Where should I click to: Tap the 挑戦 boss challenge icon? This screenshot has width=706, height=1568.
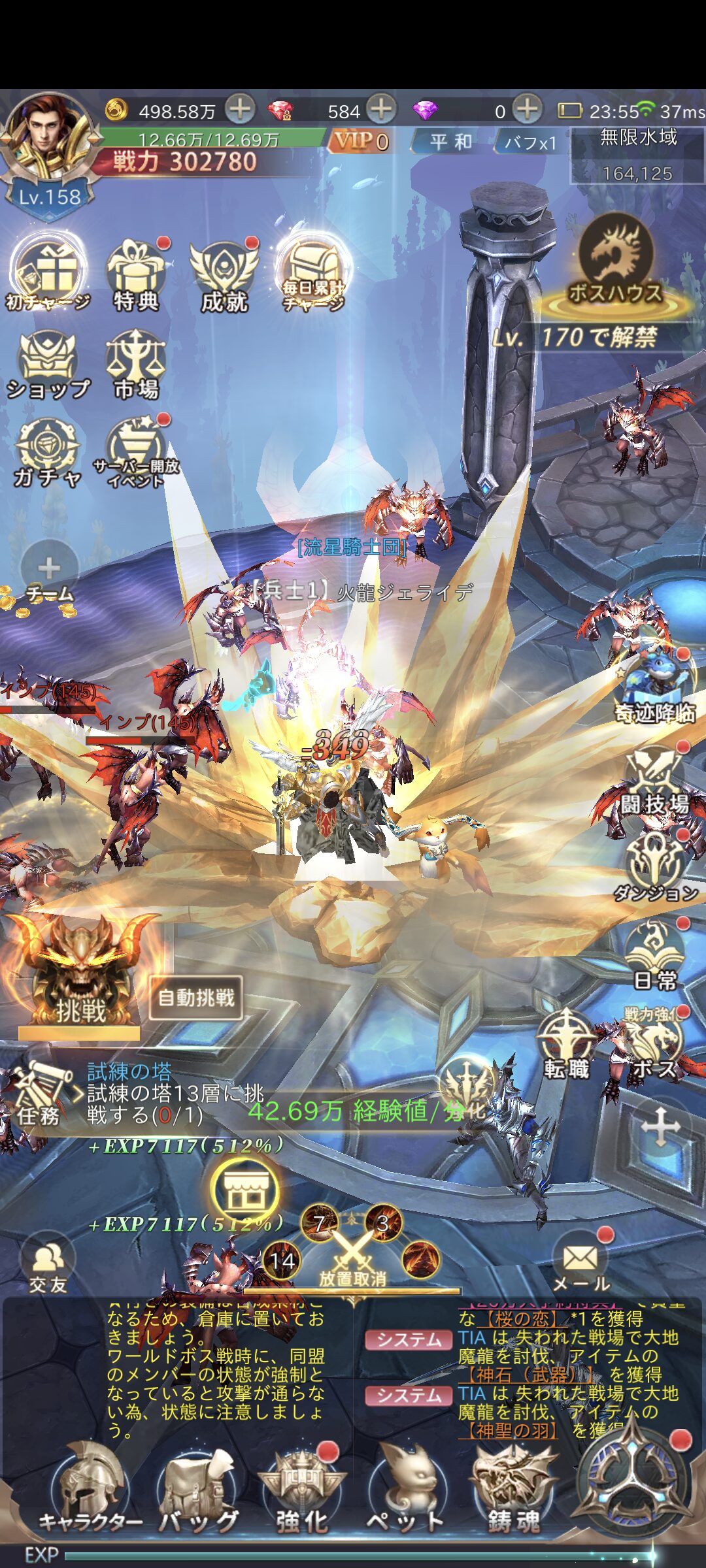[80, 975]
